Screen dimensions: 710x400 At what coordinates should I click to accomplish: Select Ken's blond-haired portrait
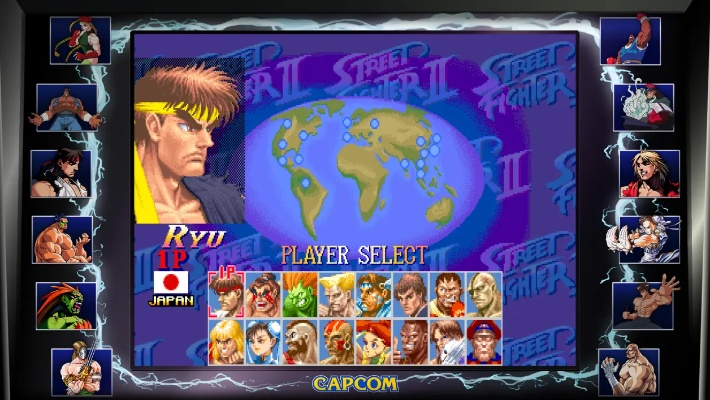coord(227,340)
